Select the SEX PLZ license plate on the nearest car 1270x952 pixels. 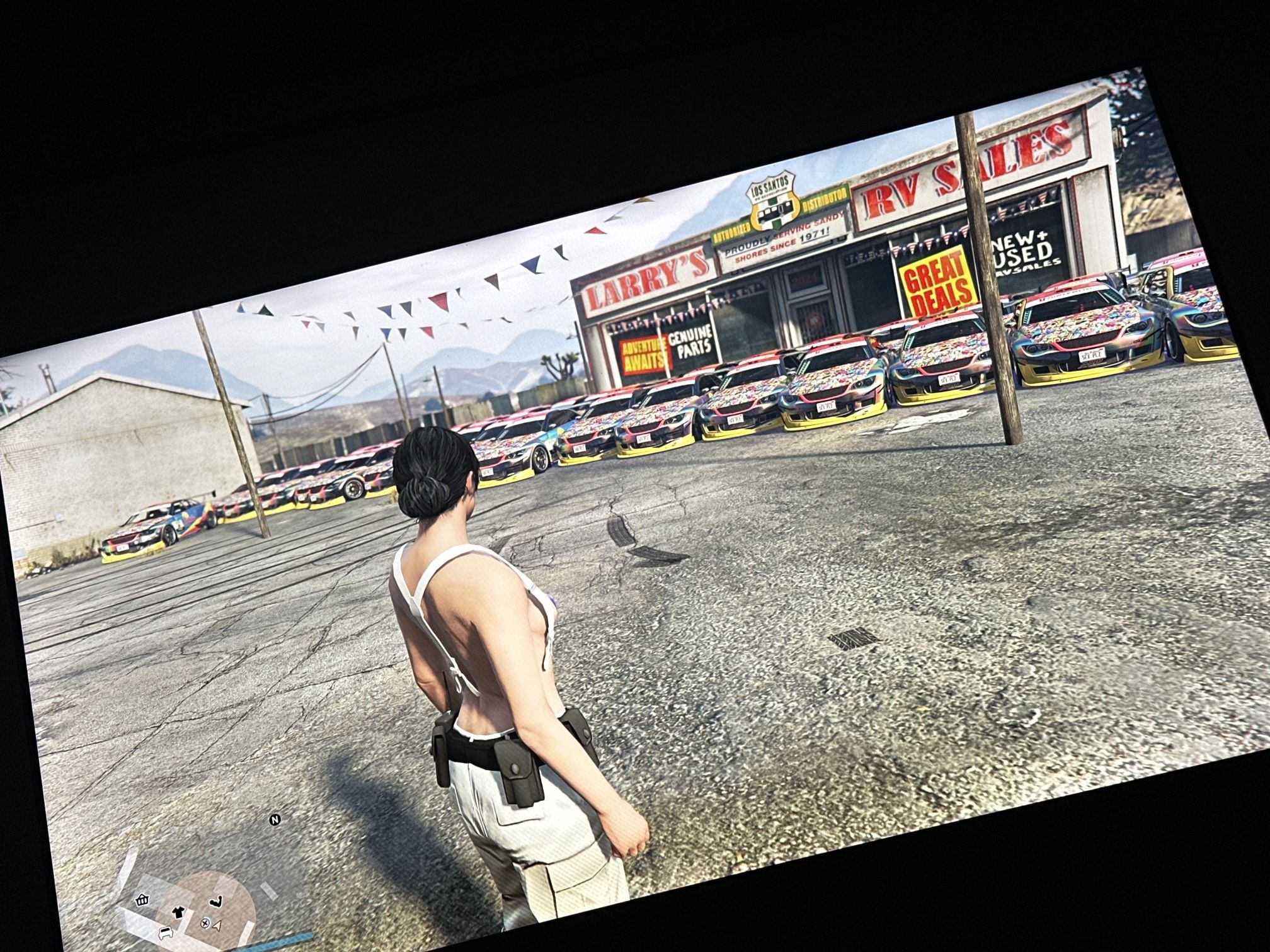tap(1090, 356)
